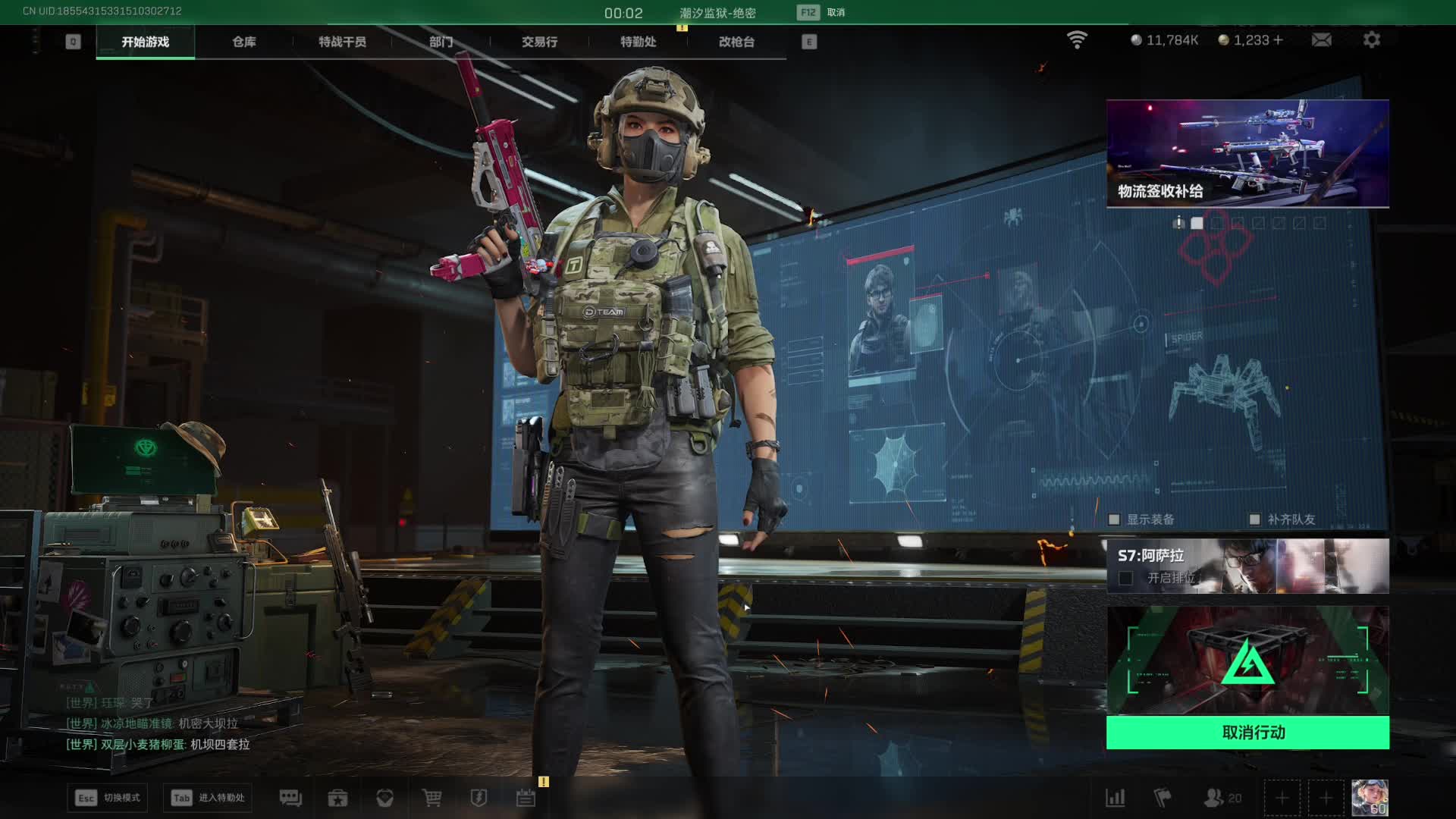The height and width of the screenshot is (819, 1456).
Task: Open the calendar events icon
Action: [x=526, y=798]
